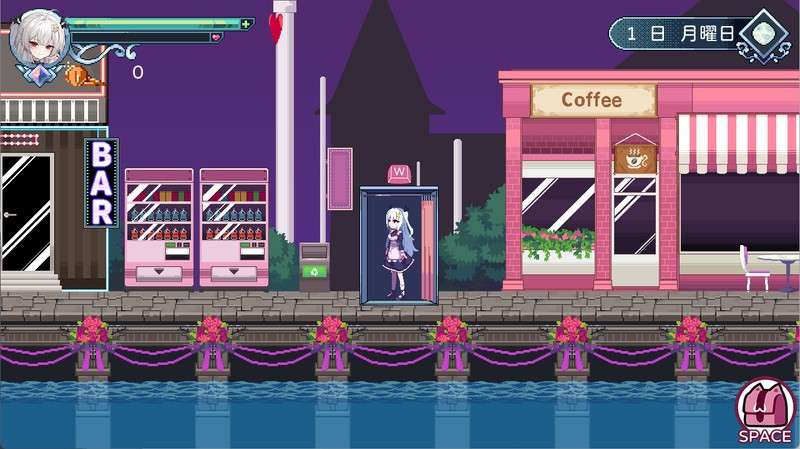Click the orange coin currency icon
This screenshot has width=800, height=449.
(x=75, y=73)
